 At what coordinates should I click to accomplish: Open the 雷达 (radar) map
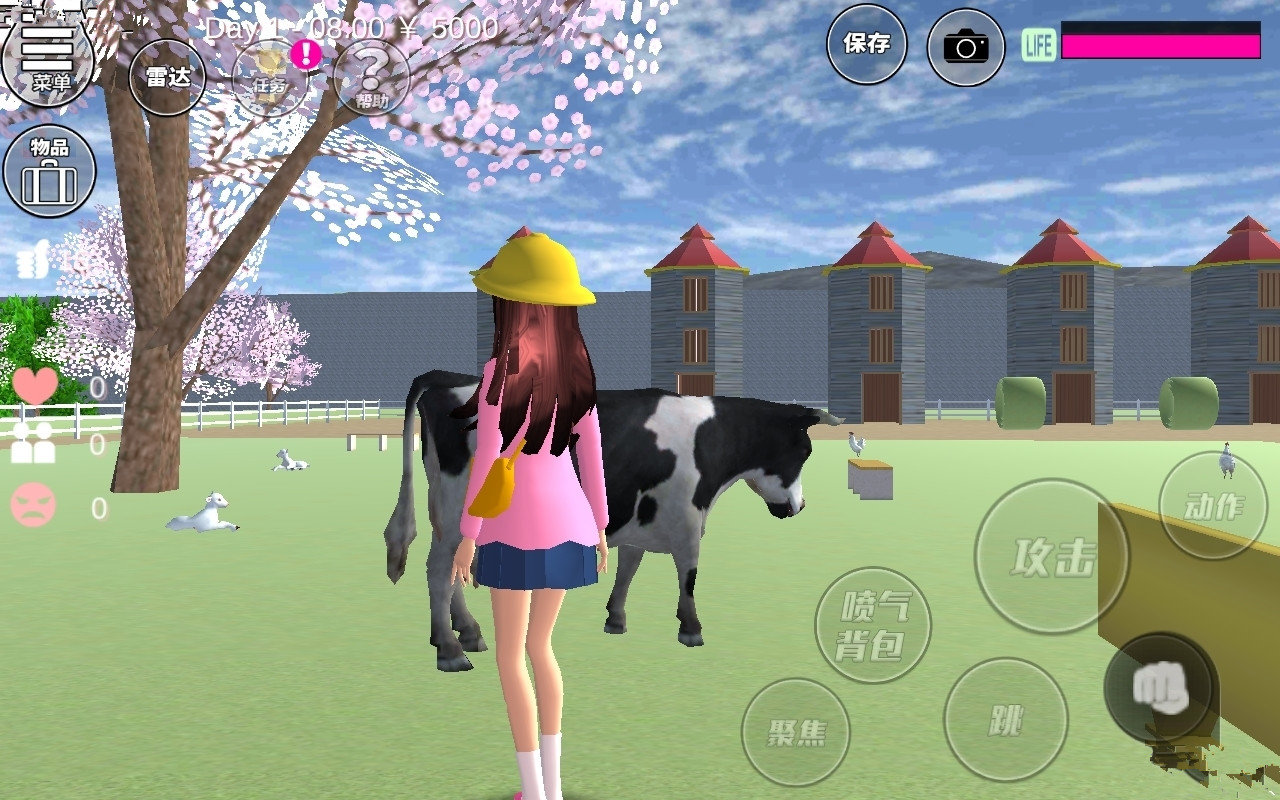click(170, 75)
